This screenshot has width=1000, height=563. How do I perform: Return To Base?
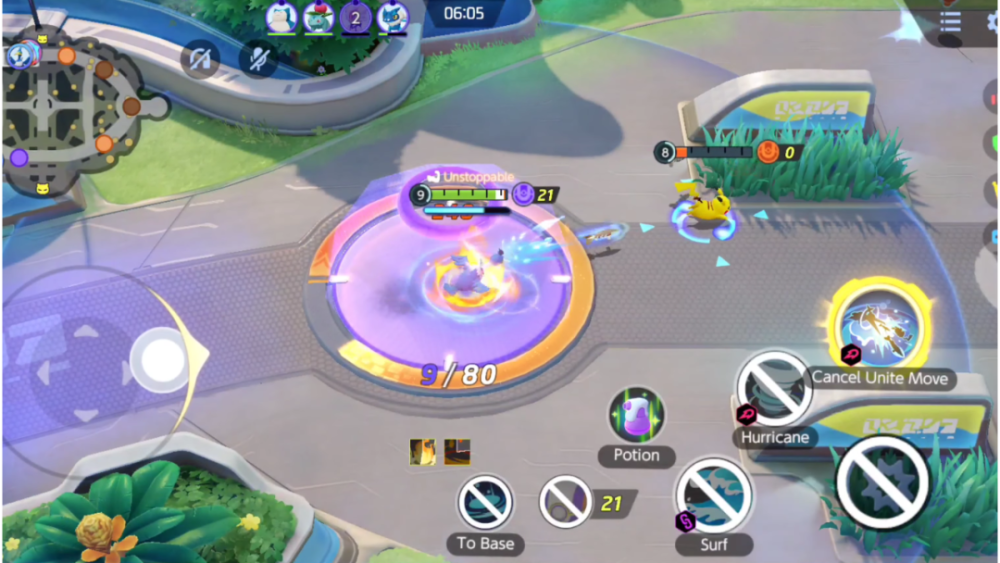[x=485, y=501]
